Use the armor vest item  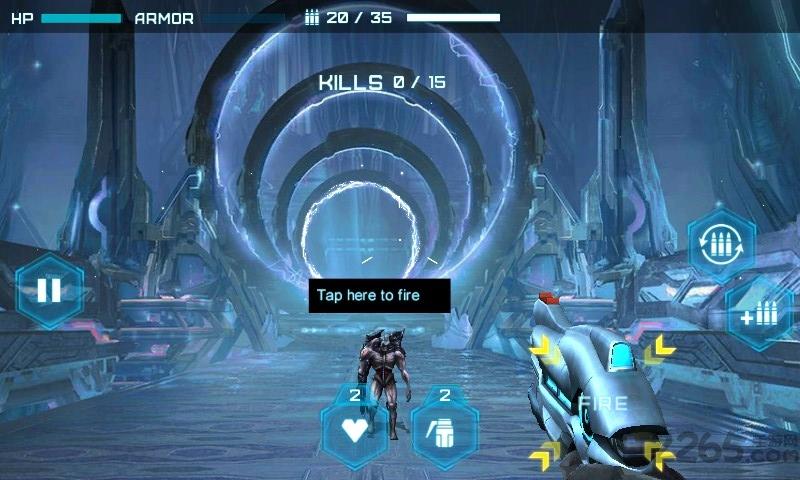444,430
